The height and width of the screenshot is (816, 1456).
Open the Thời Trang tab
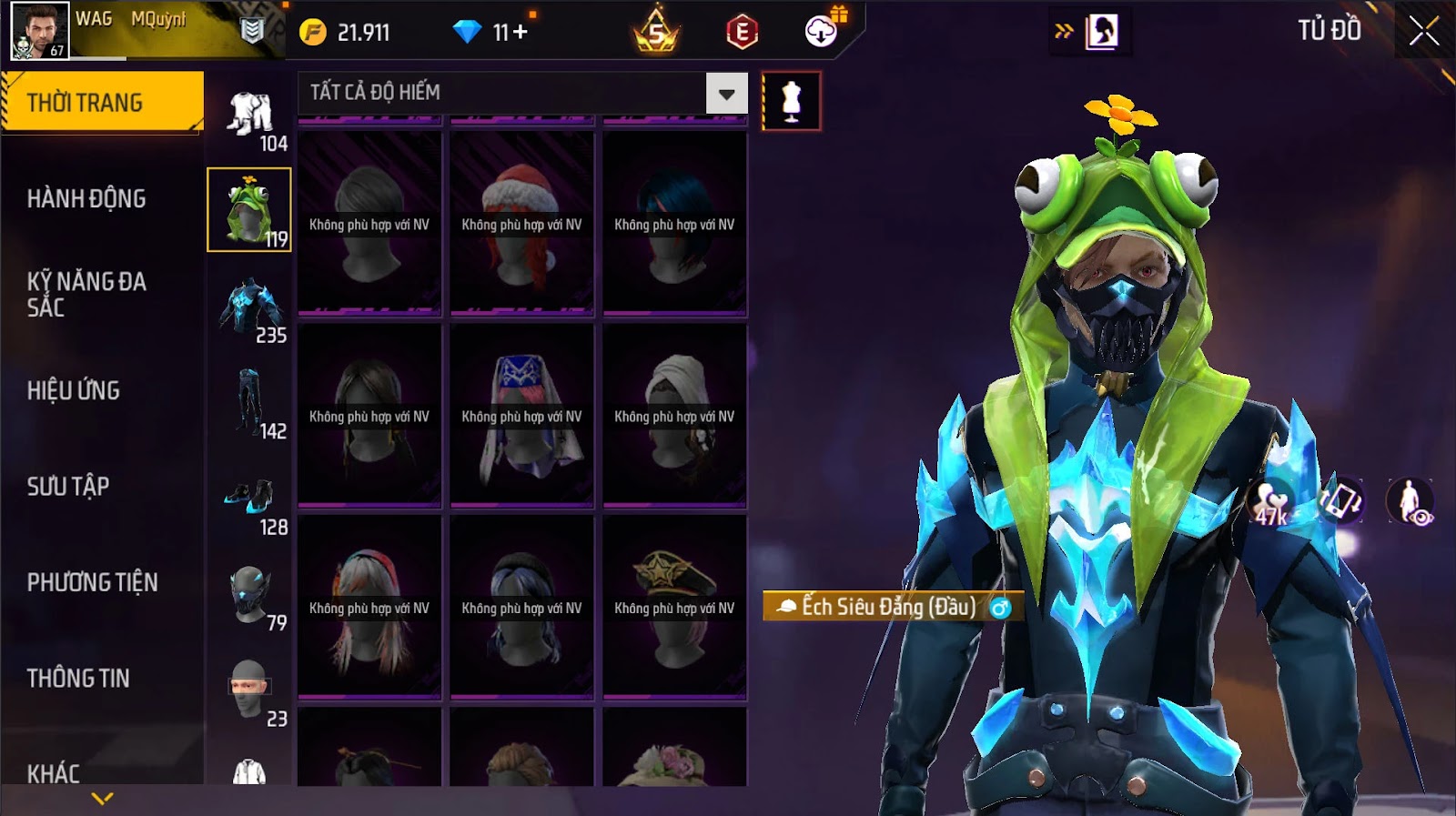pos(102,102)
